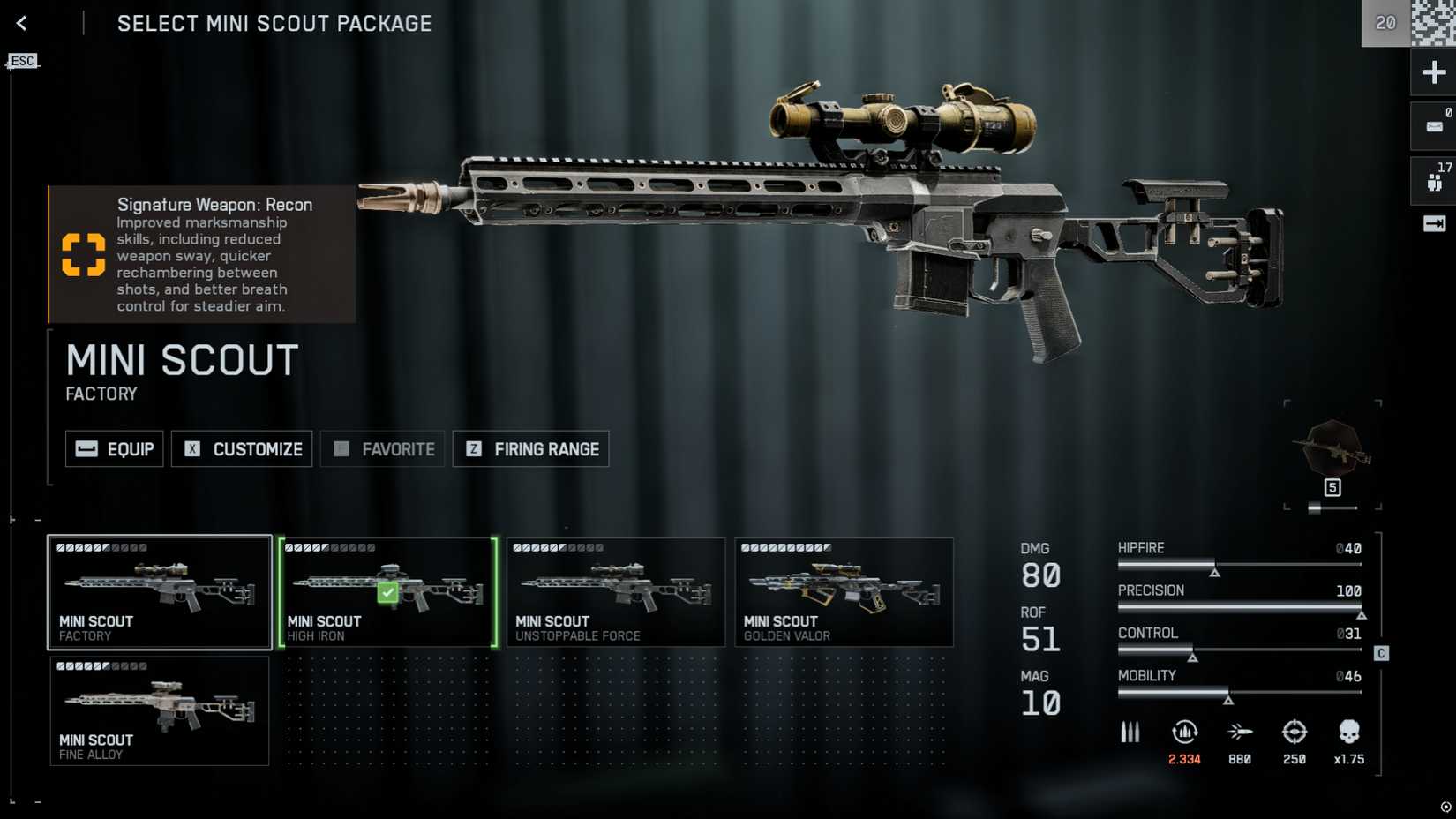Go back using the top-left arrow
Image resolution: width=1456 pixels, height=819 pixels.
click(x=22, y=24)
